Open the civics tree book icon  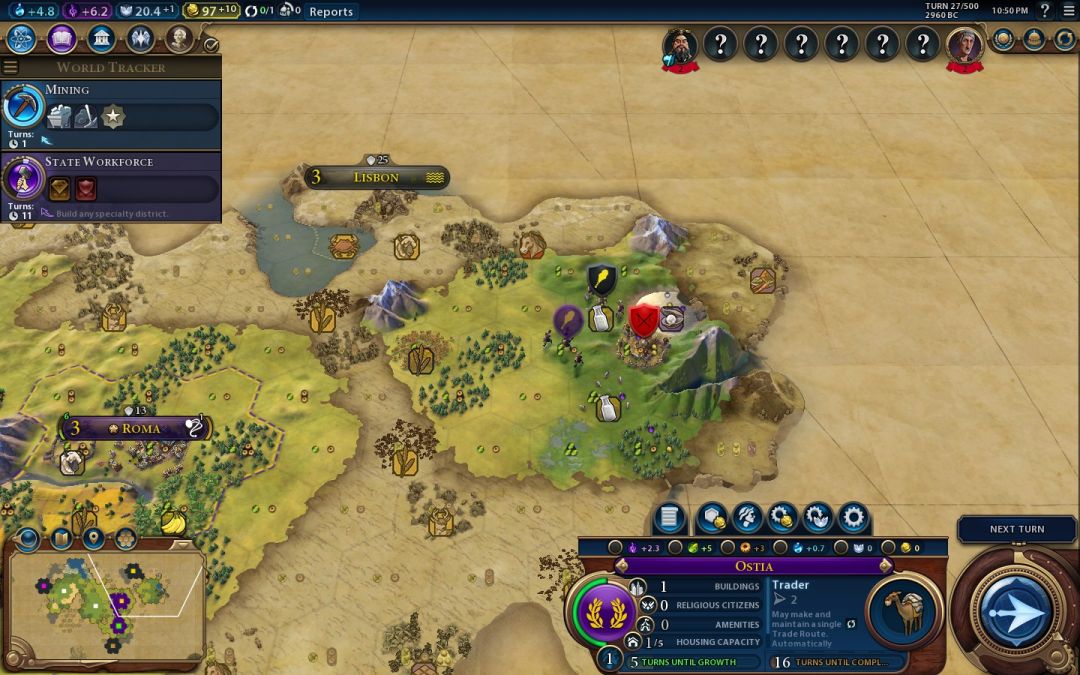coord(61,39)
